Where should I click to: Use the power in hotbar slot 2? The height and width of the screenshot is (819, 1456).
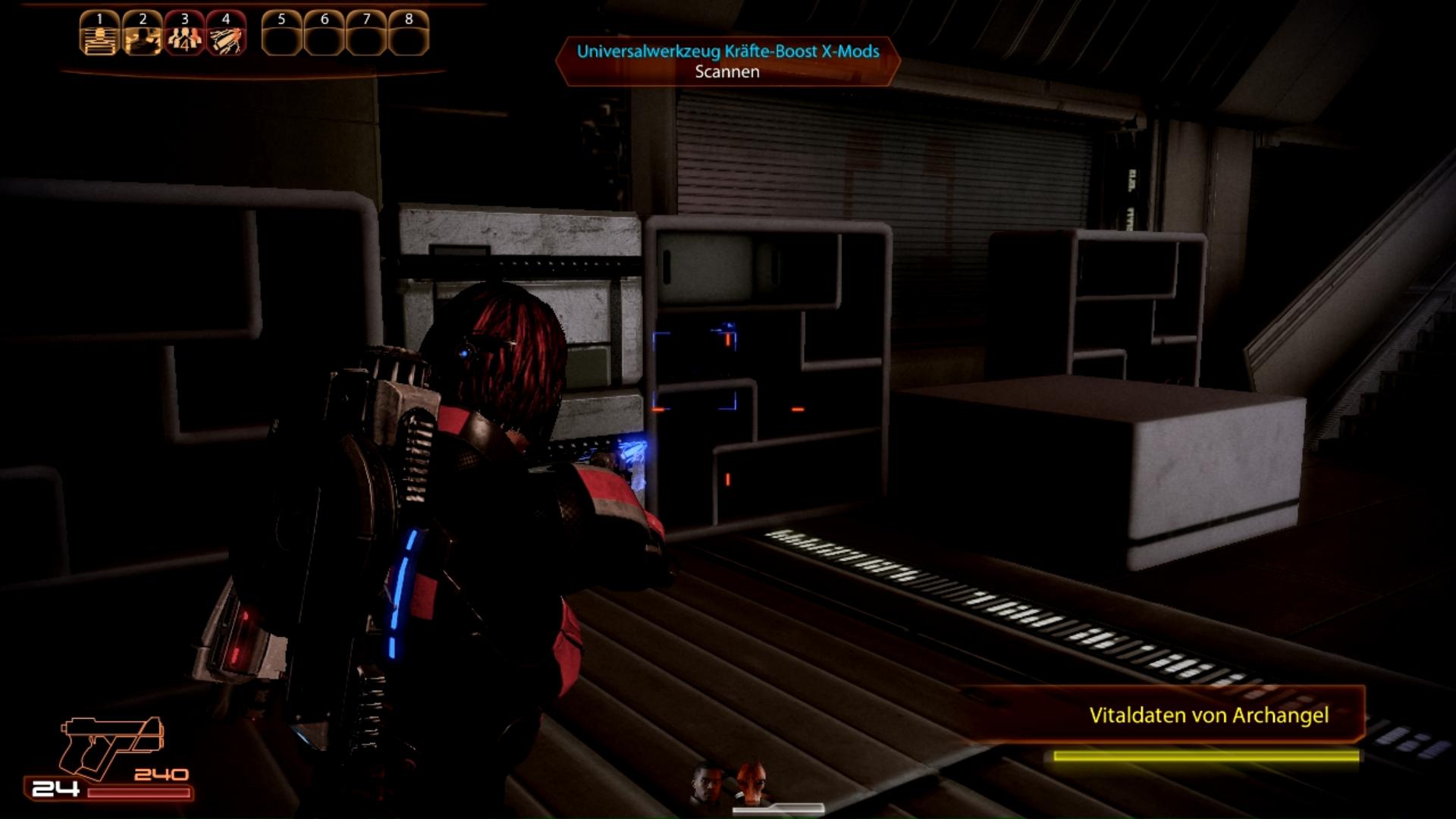[x=142, y=34]
